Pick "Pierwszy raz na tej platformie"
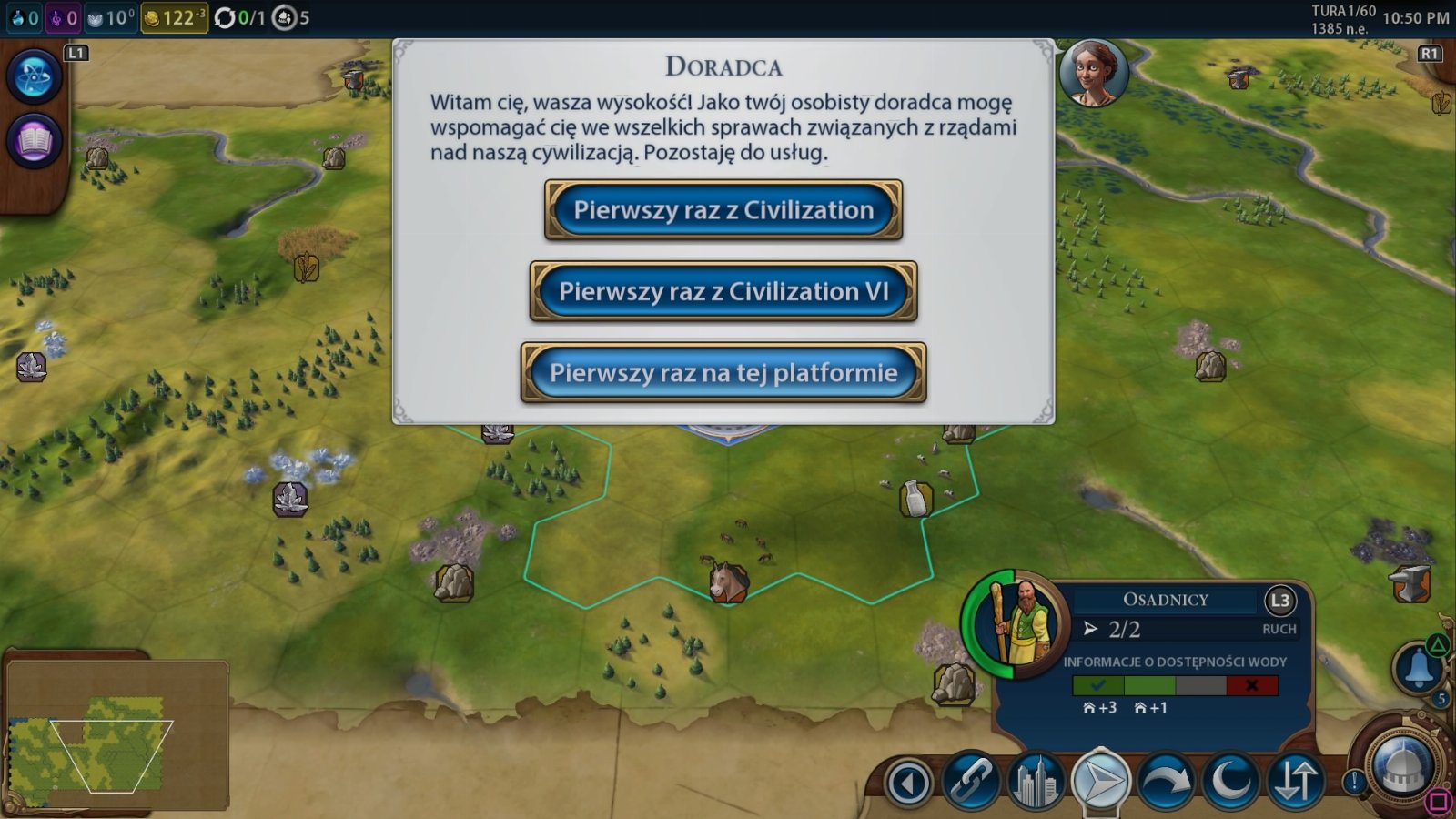The image size is (1456, 819). click(x=723, y=373)
